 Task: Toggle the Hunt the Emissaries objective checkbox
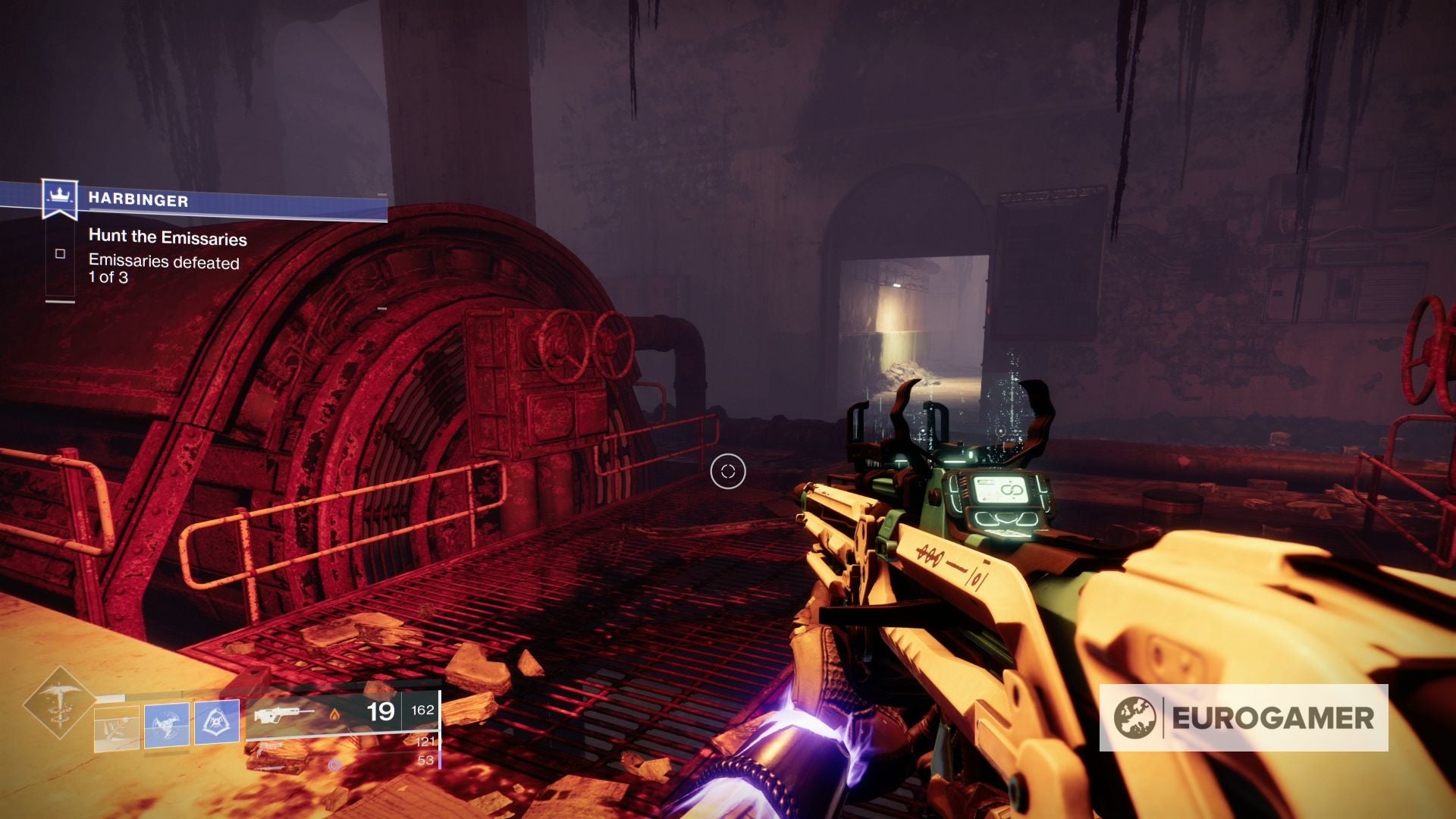[x=61, y=254]
